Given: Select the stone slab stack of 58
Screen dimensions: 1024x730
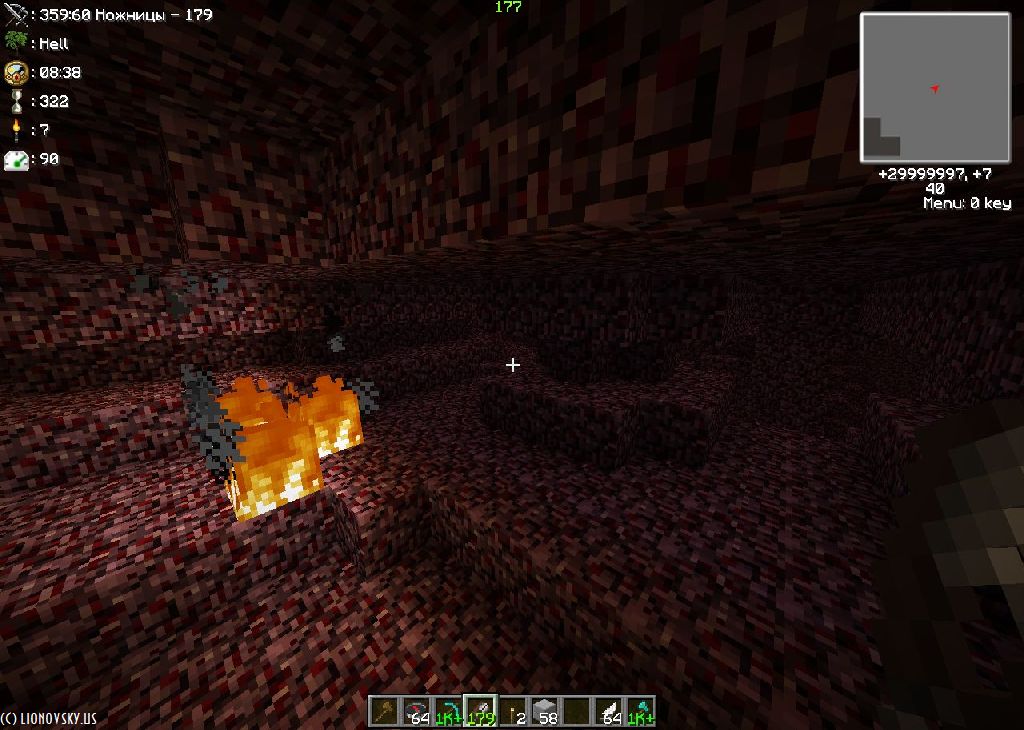Looking at the screenshot, I should [x=544, y=711].
